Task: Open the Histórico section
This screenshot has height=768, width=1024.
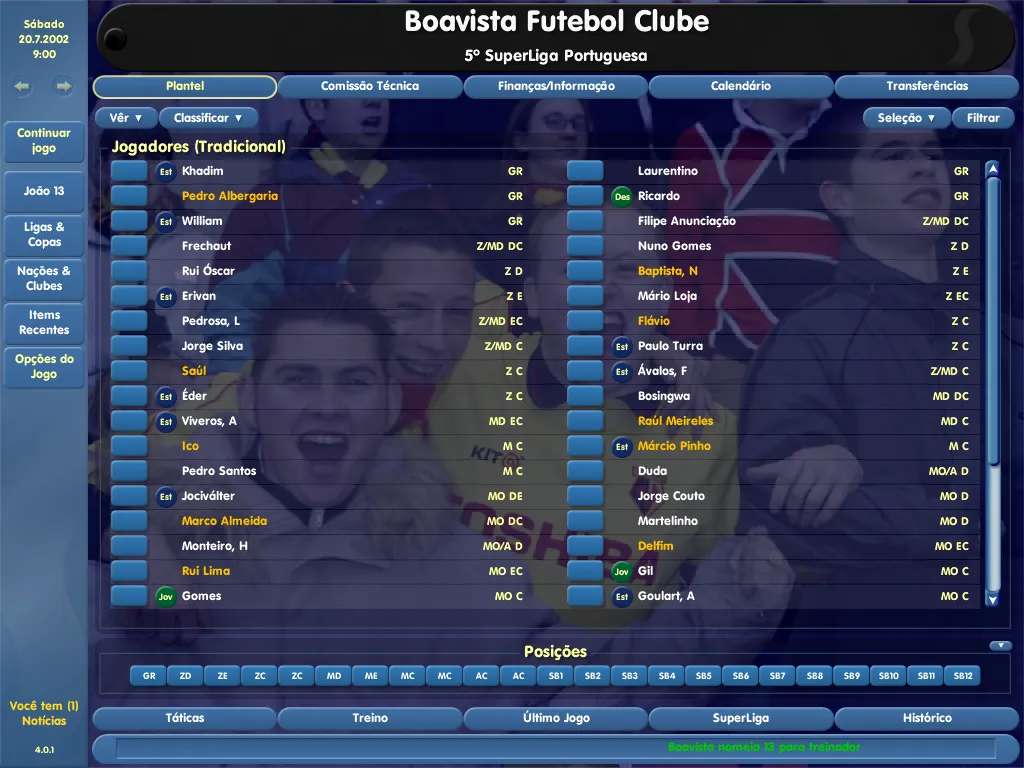Action: tap(927, 718)
